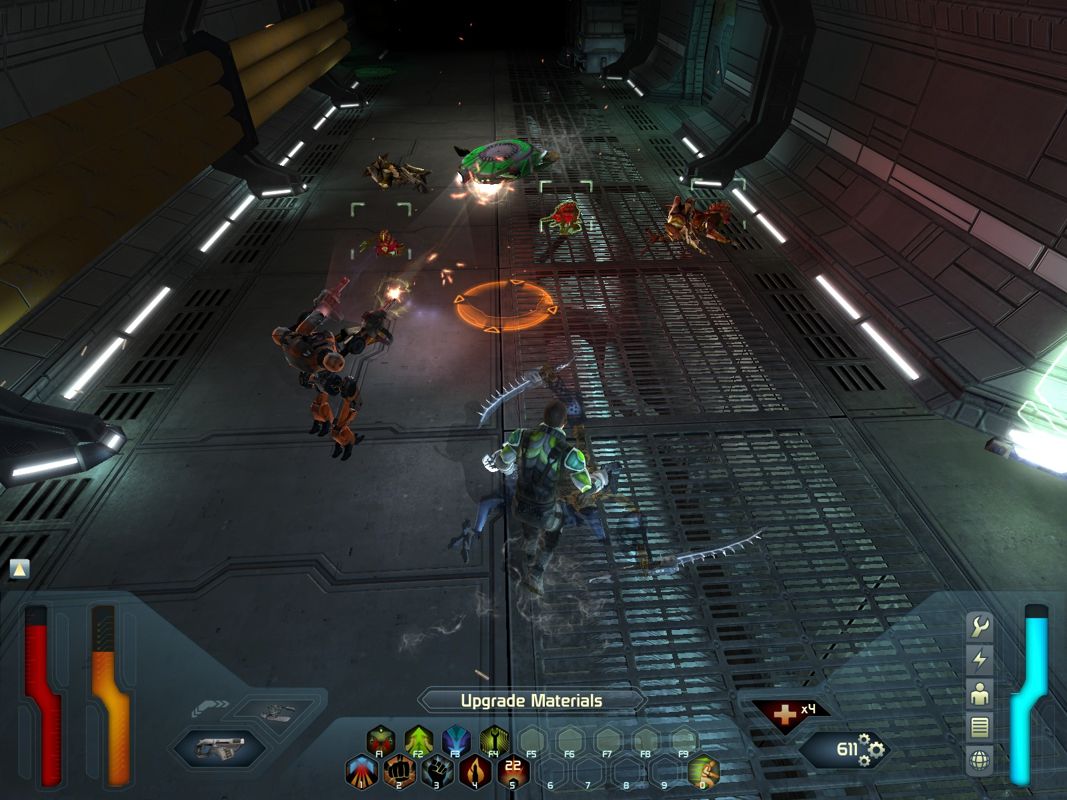This screenshot has height=800, width=1067.
Task: Use the slot 1 blue arrow ability
Action: [x=361, y=770]
